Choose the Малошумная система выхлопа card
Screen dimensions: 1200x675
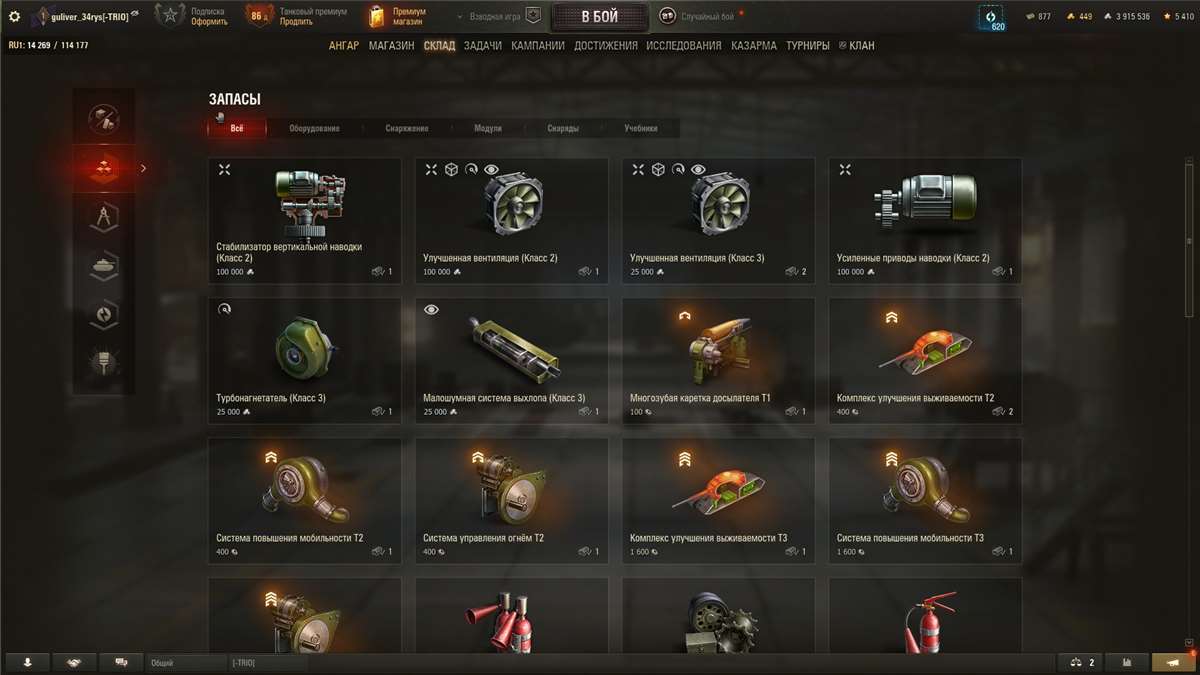511,360
